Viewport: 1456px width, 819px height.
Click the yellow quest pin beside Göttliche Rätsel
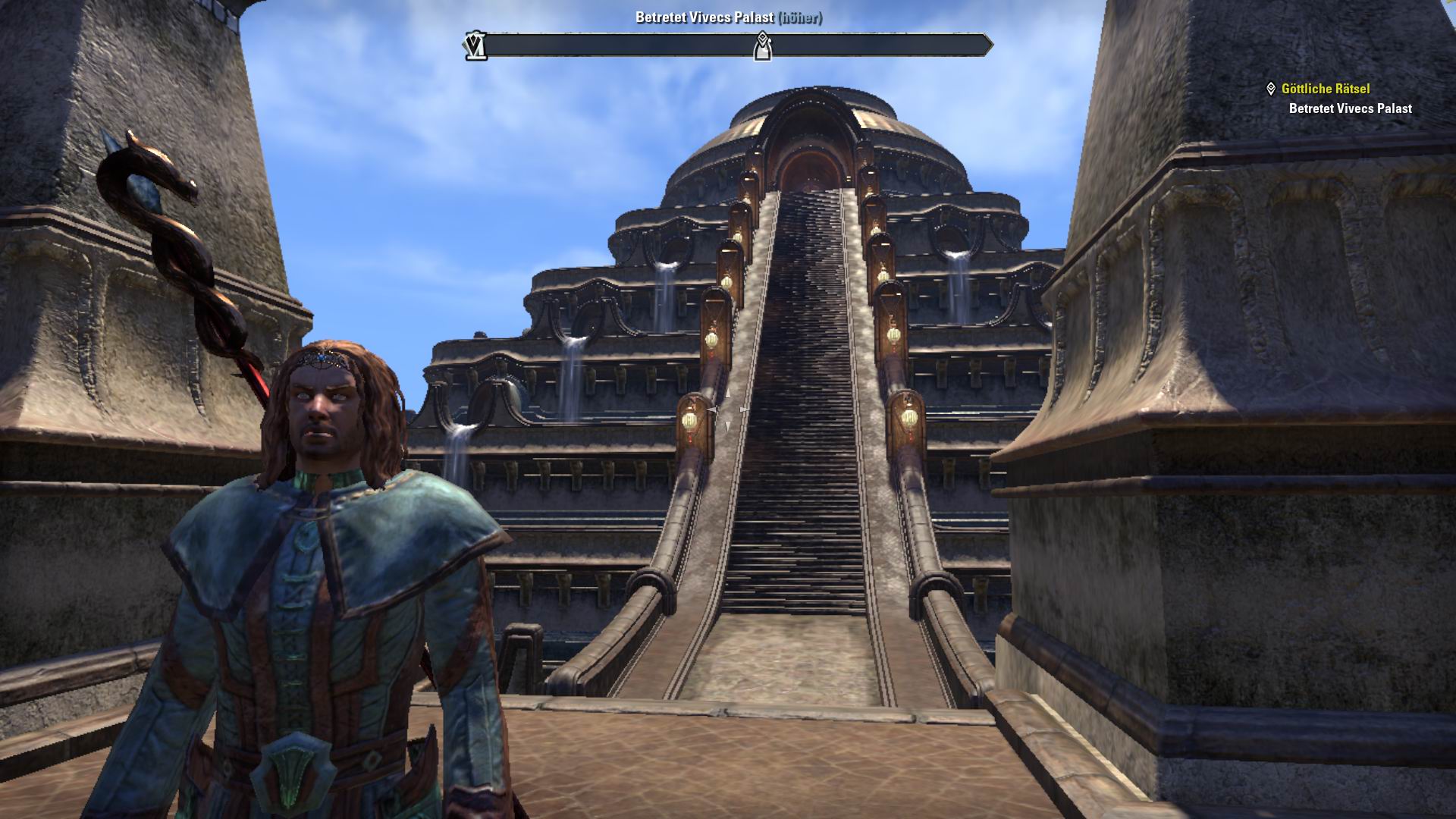pyautogui.click(x=1272, y=87)
